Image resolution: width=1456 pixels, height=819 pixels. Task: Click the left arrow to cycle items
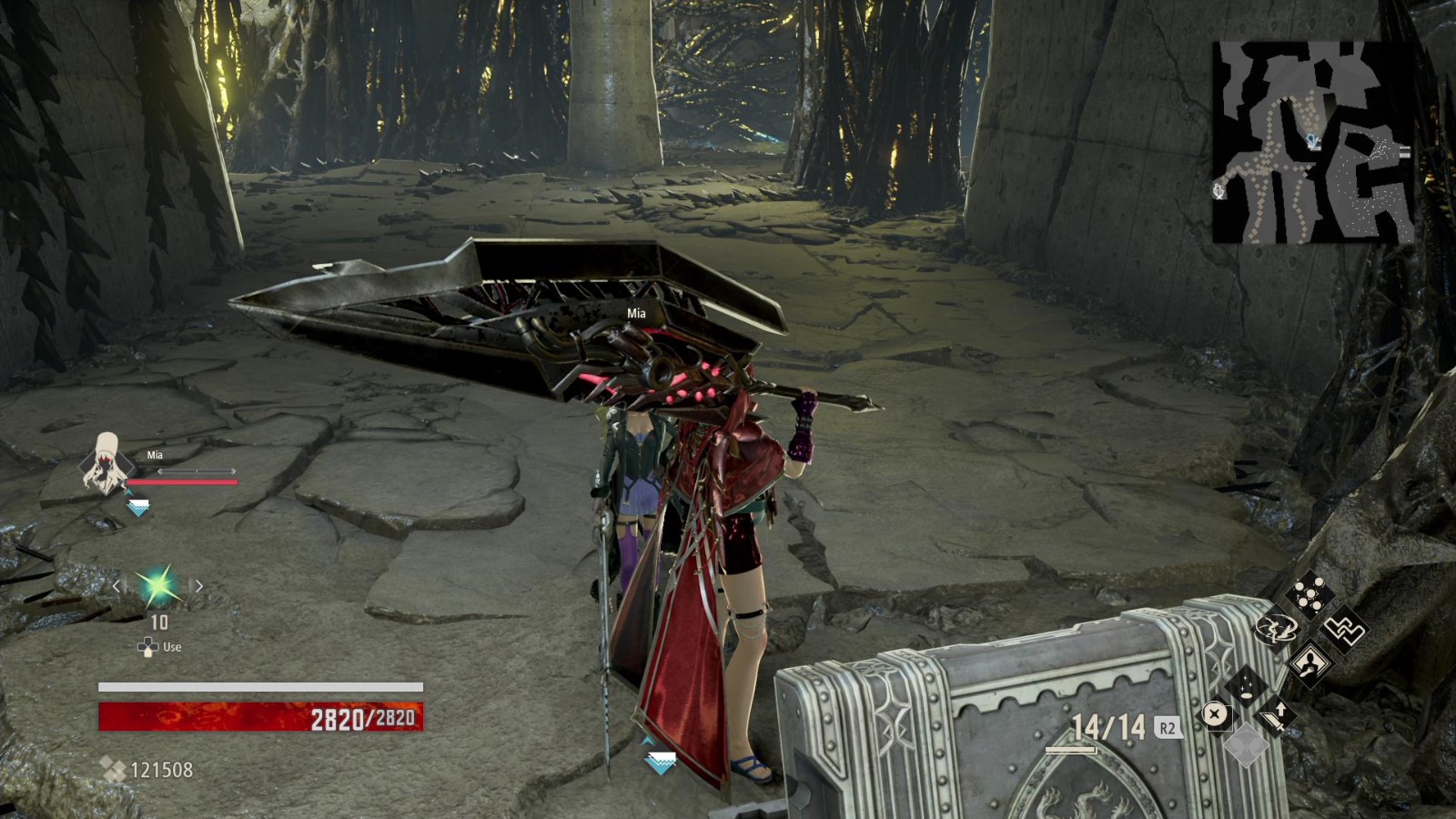pos(116,586)
